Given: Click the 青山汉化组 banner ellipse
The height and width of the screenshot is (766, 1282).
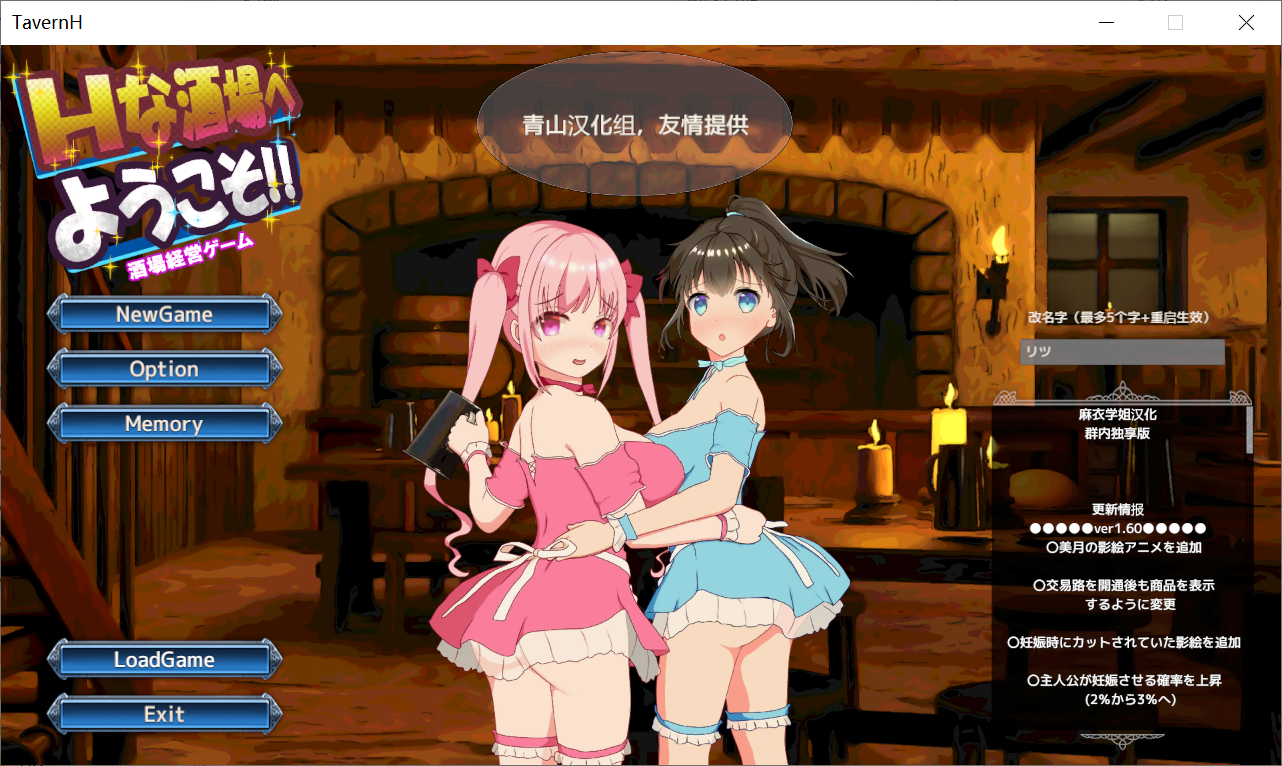Looking at the screenshot, I should (636, 125).
